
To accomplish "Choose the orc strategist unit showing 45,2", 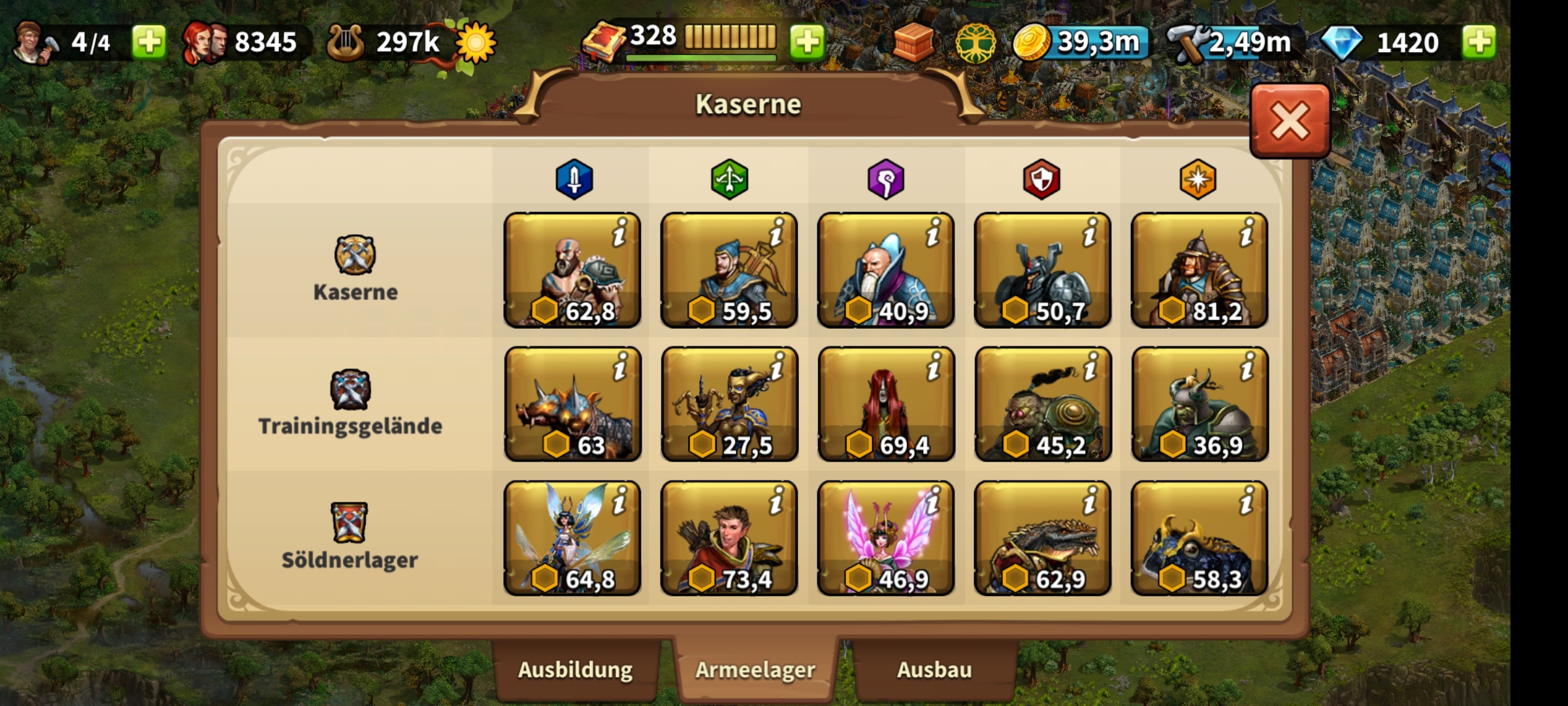I will (1043, 404).
